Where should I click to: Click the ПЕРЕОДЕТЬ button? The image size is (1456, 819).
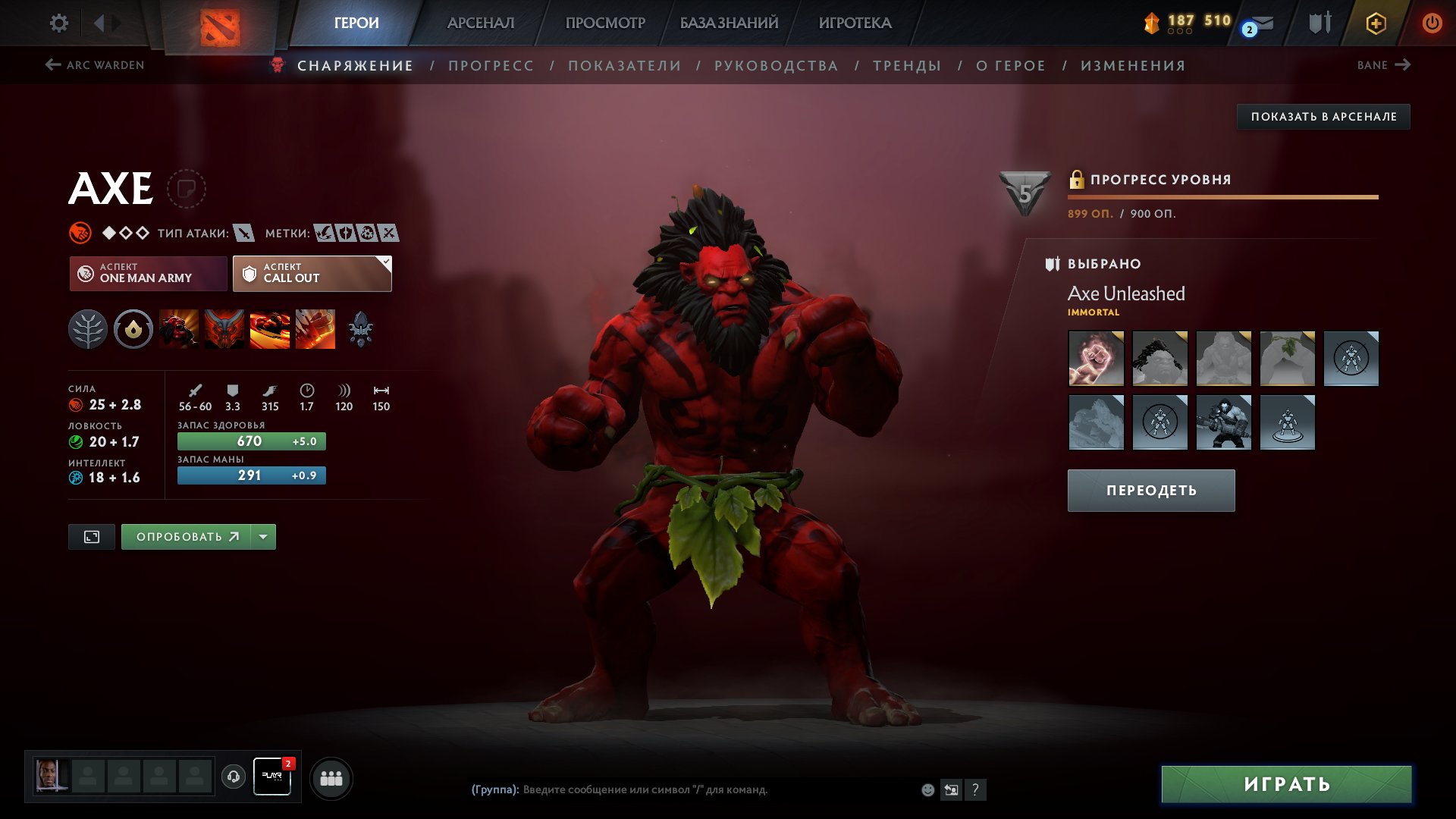(x=1150, y=491)
